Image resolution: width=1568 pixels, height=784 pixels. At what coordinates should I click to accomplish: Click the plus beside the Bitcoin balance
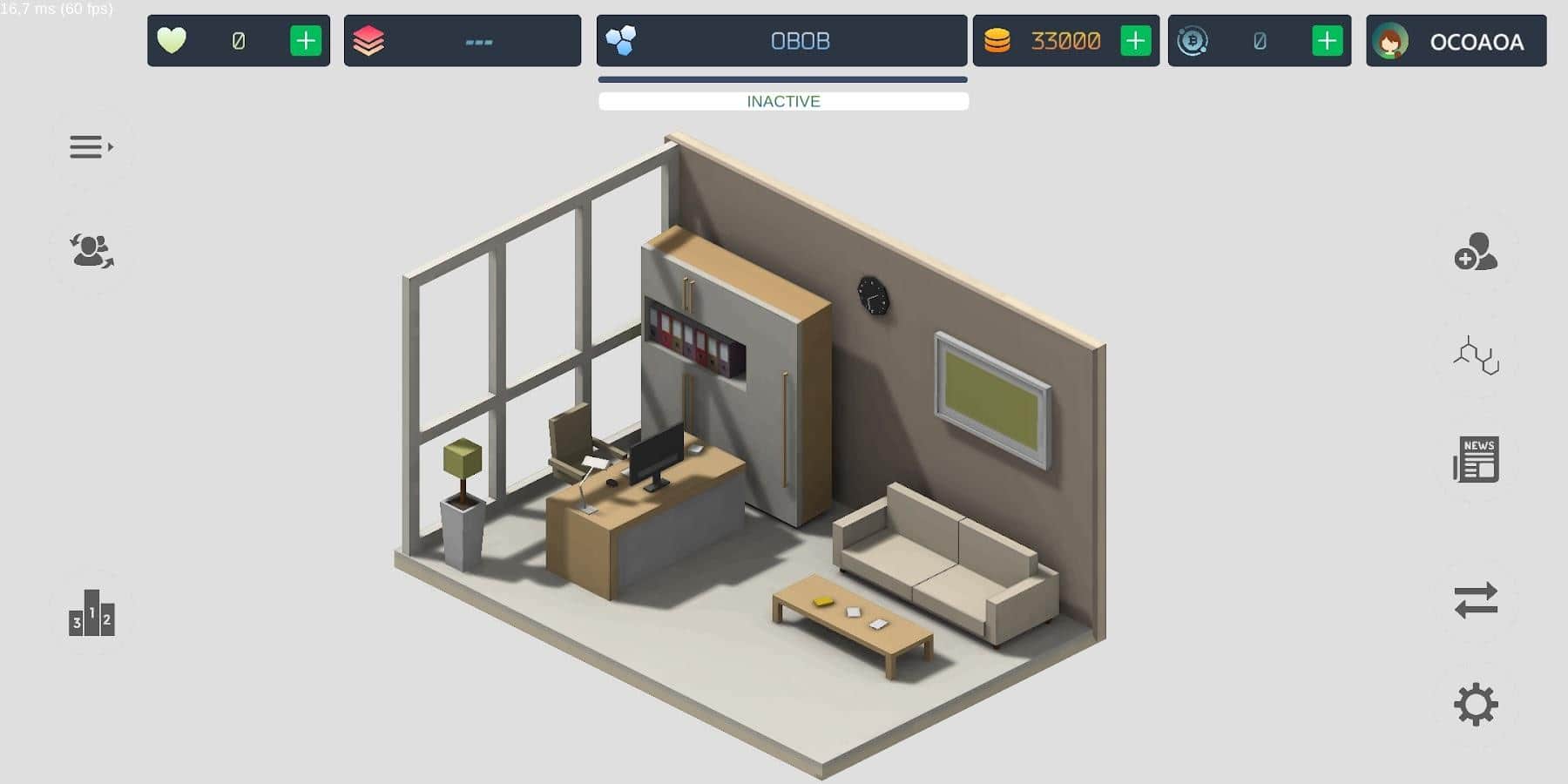click(x=1326, y=40)
